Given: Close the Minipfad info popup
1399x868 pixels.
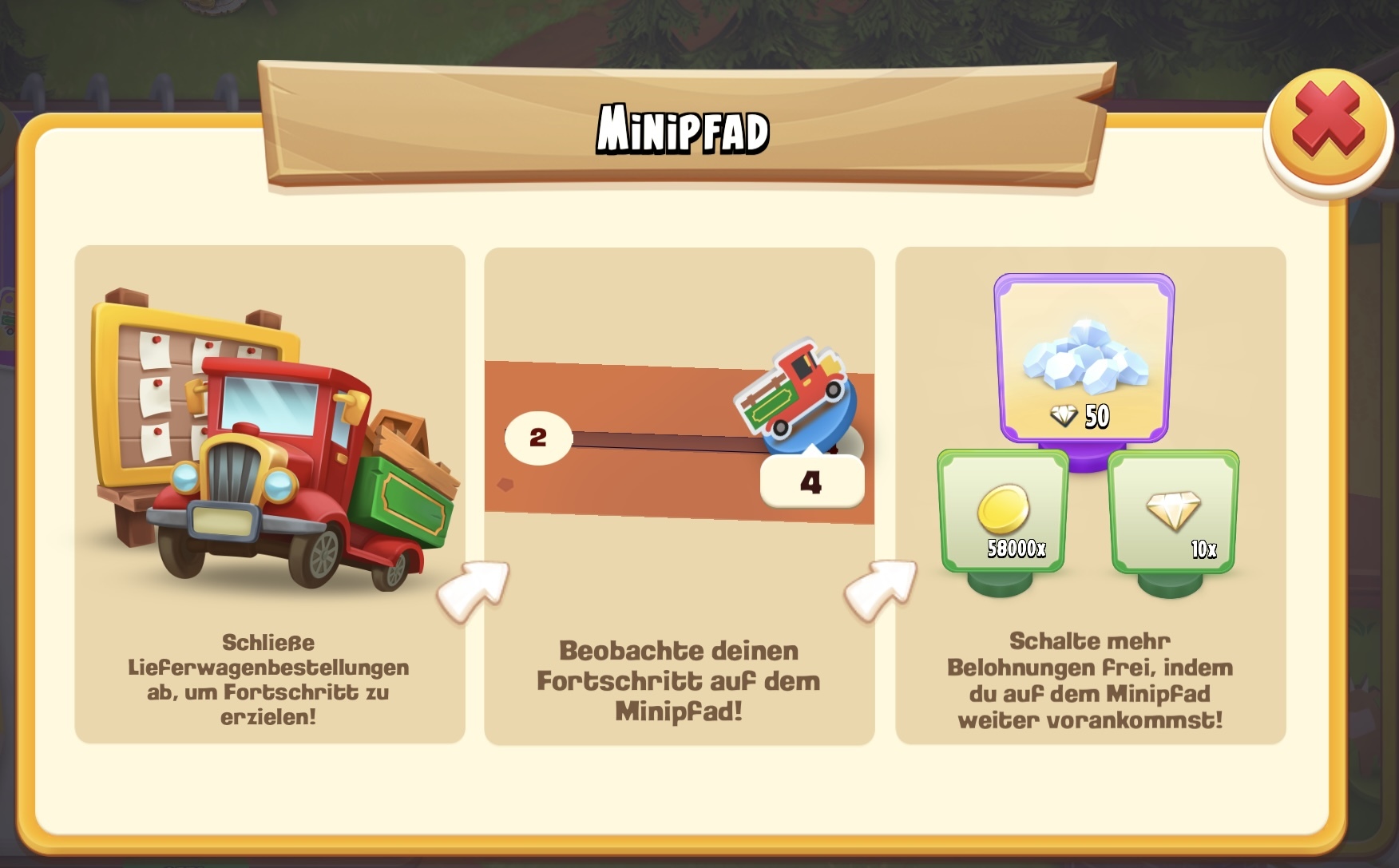Looking at the screenshot, I should pos(1328,127).
